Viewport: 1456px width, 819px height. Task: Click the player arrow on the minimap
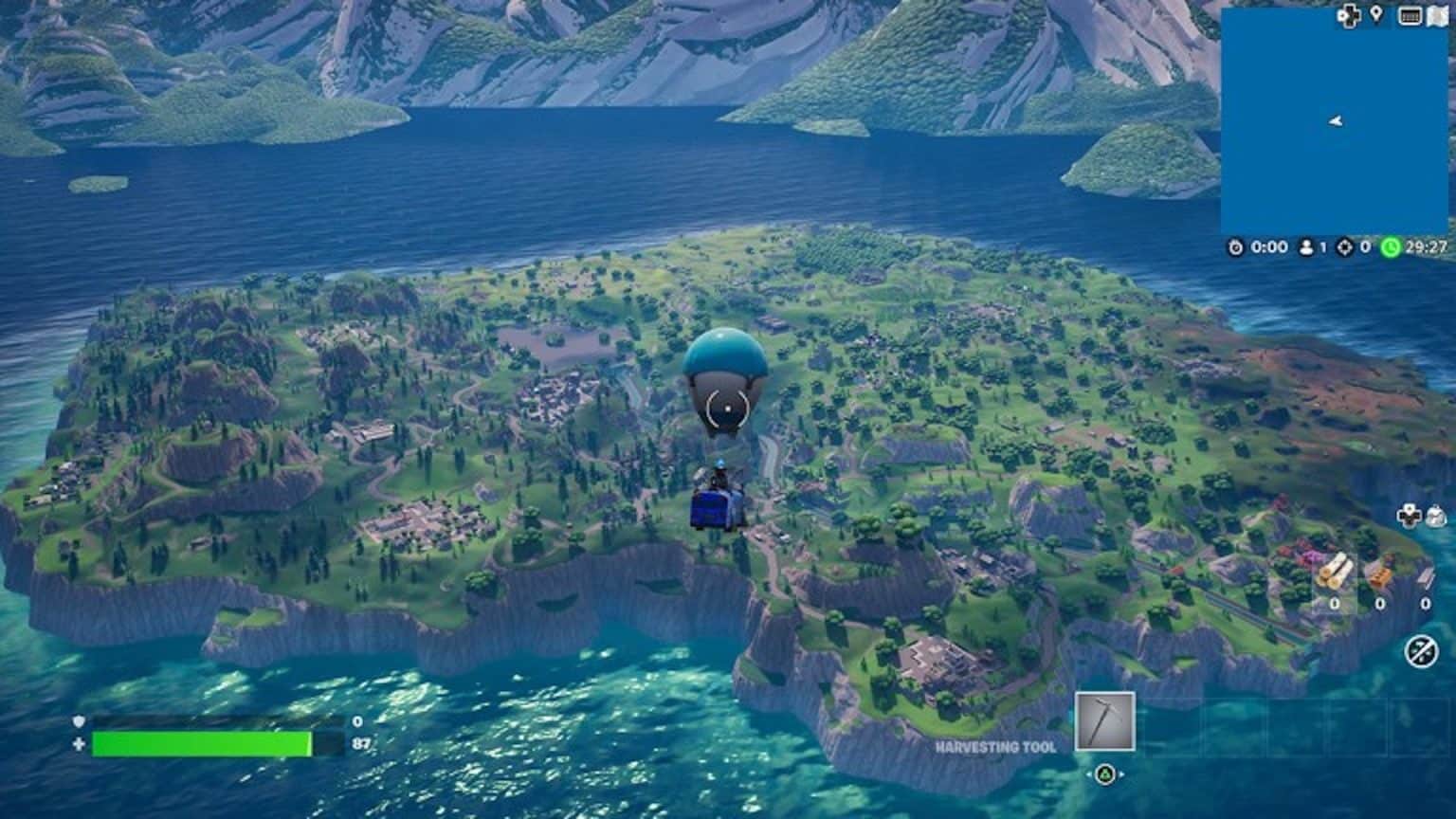[1335, 121]
